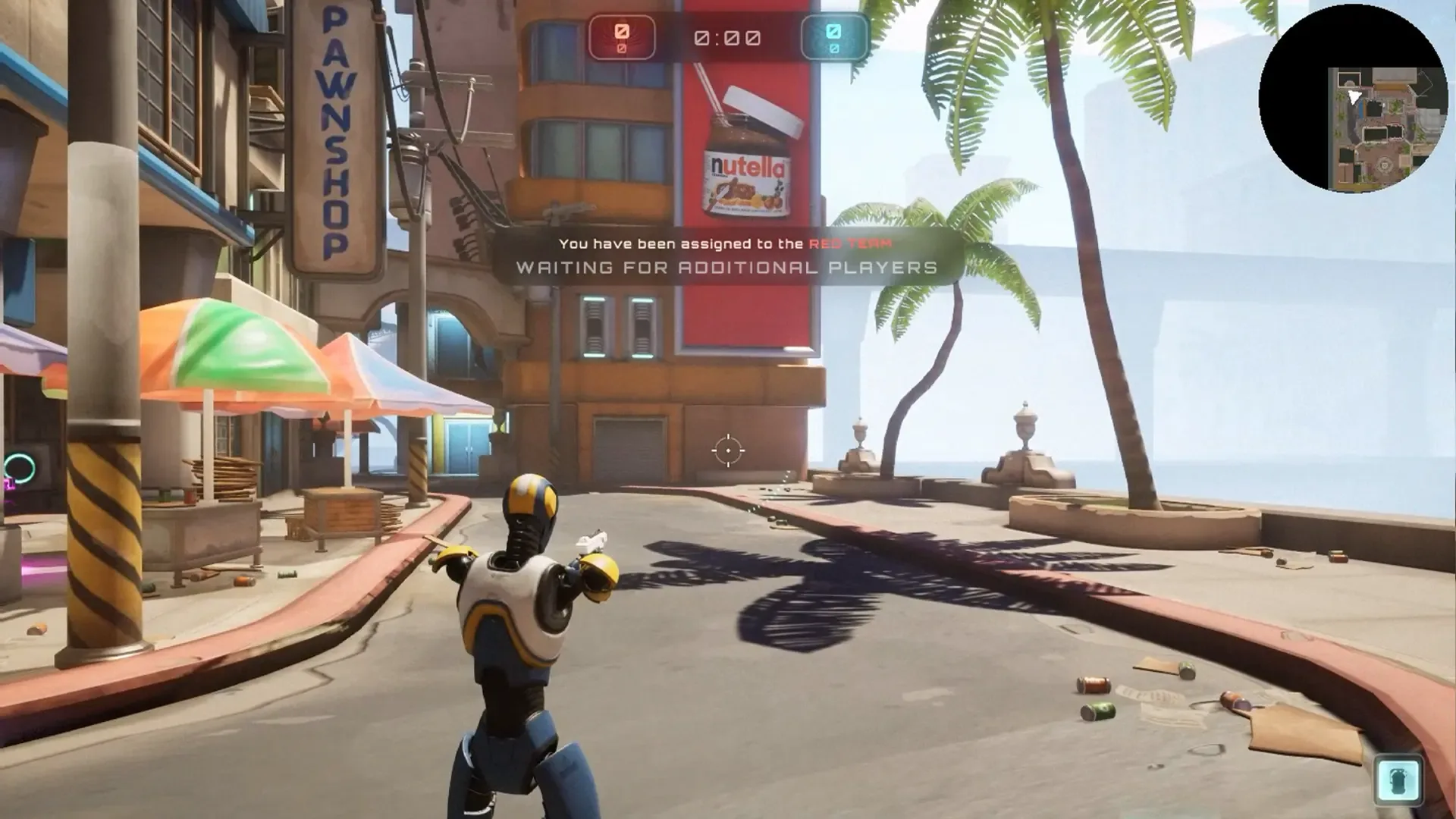The height and width of the screenshot is (819, 1456).
Task: Click the soda can lying on the street
Action: [1093, 685]
